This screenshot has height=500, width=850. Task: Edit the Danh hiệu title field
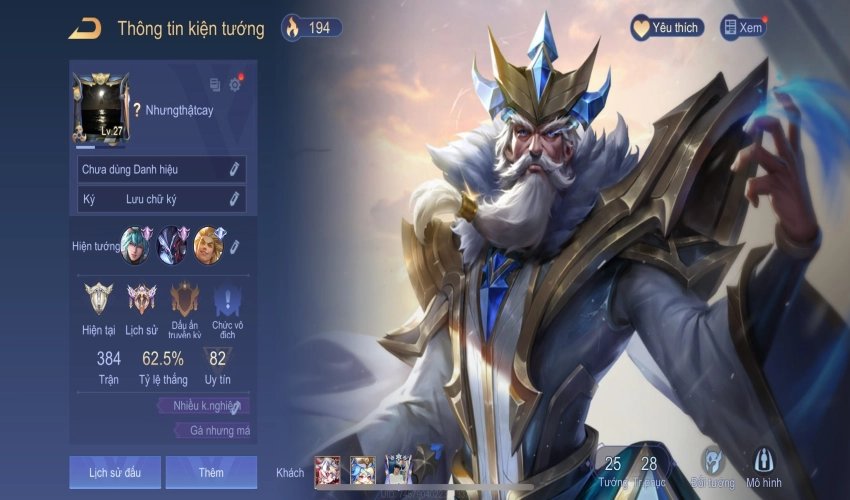[x=234, y=169]
